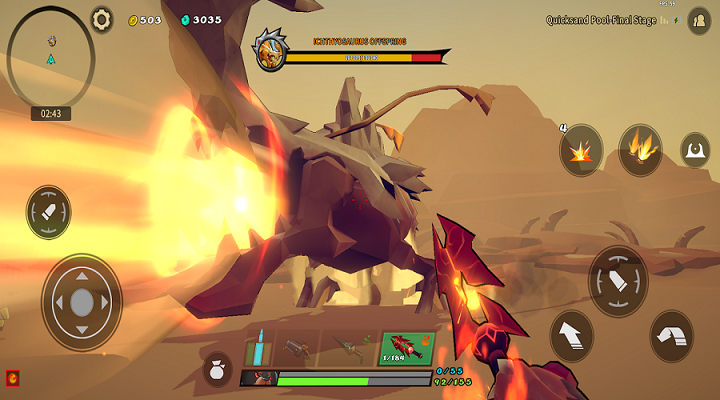
Task: Select the blue vial weapon slot
Action: coord(258,349)
